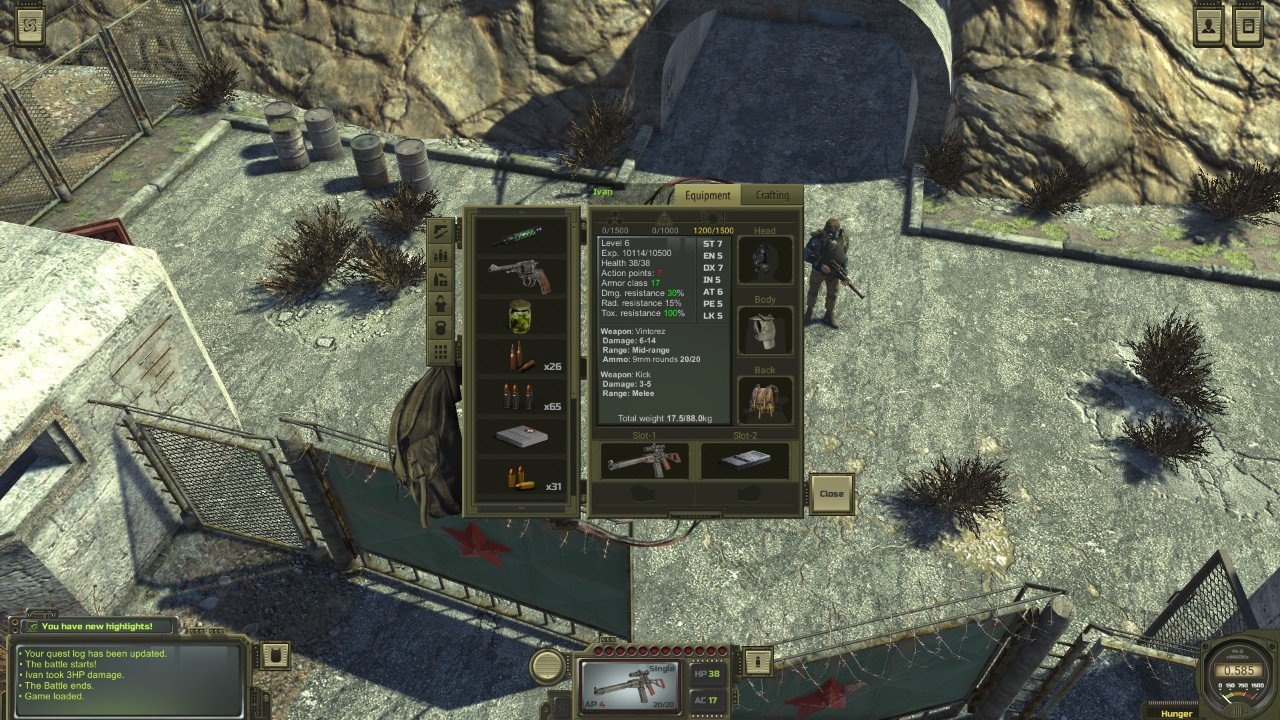The width and height of the screenshot is (1280, 720).
Task: Collapse the 'You have new highlights!' banner
Action: tap(100, 625)
